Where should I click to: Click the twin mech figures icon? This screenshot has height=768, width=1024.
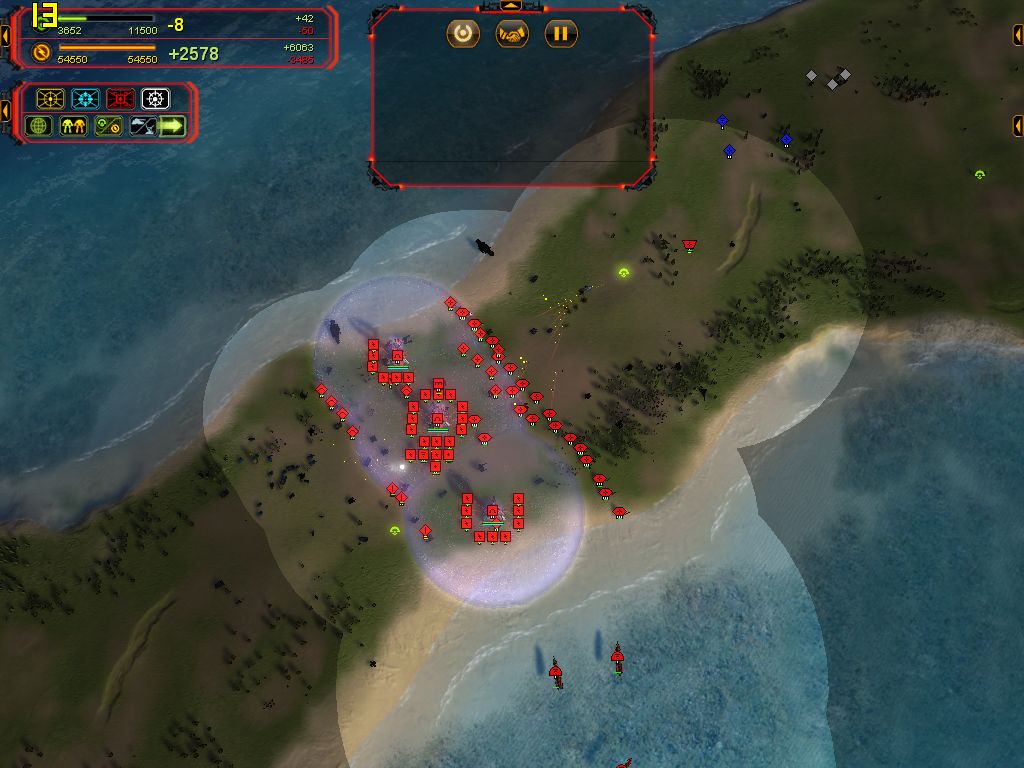(73, 126)
